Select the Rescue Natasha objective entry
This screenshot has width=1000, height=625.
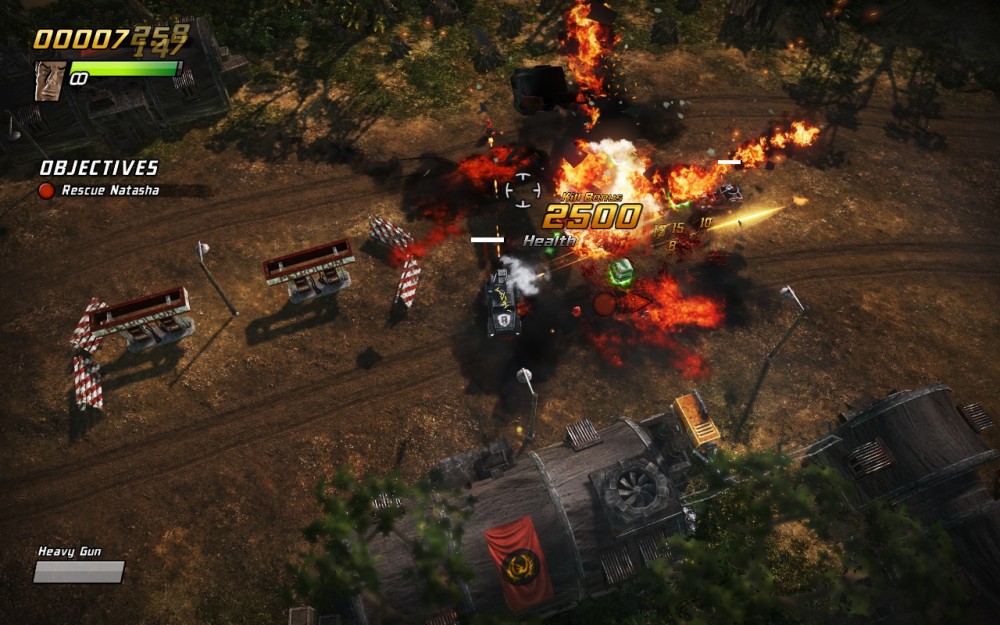pyautogui.click(x=109, y=190)
